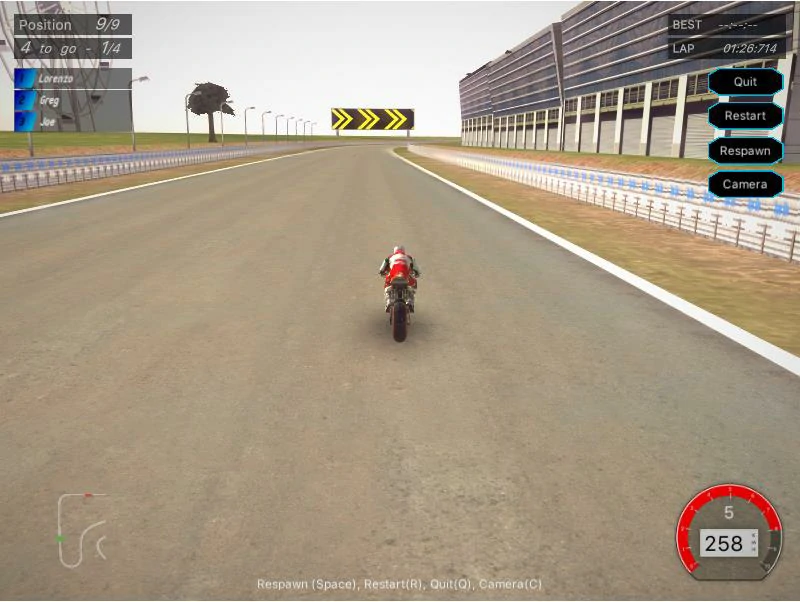Quit the race
800x602 pixels.
coord(745,82)
